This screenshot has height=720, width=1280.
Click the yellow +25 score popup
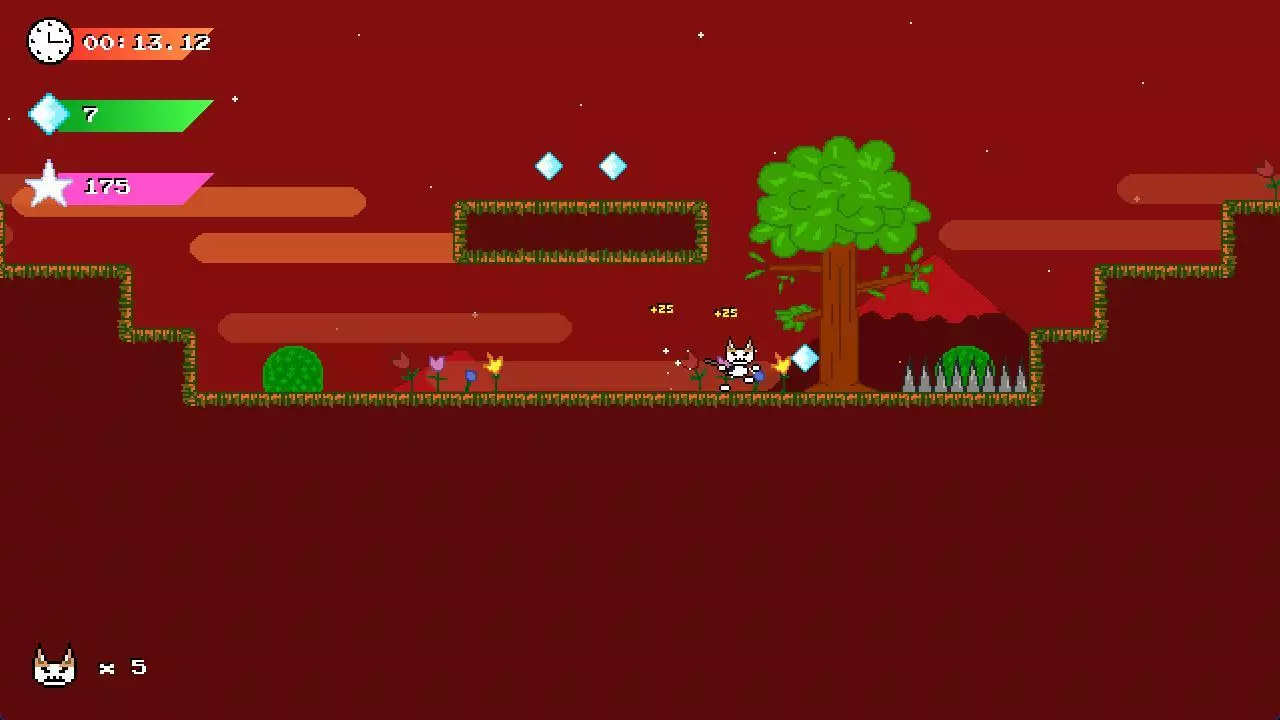point(661,309)
